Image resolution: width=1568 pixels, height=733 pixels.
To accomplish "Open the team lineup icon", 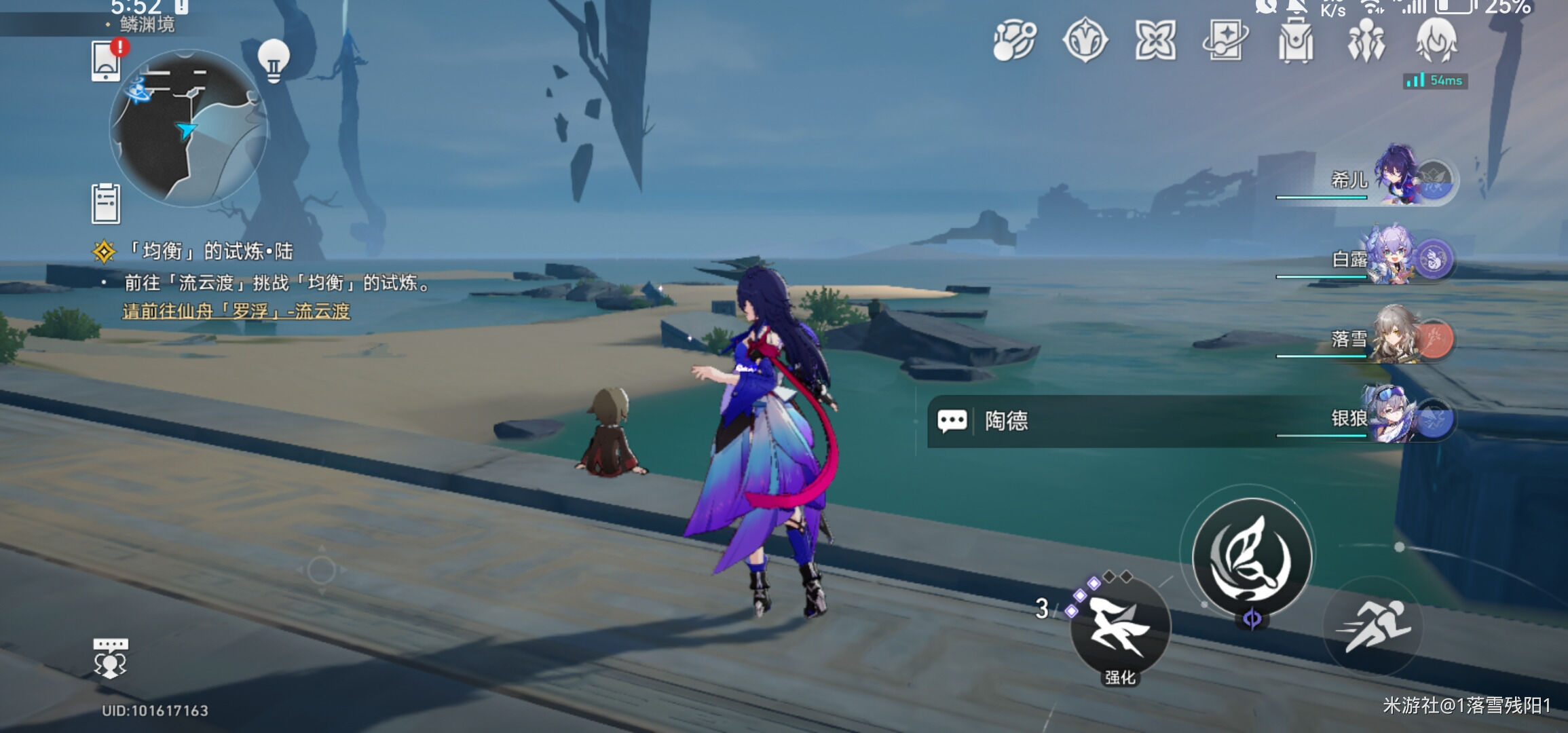I will coord(1366,41).
